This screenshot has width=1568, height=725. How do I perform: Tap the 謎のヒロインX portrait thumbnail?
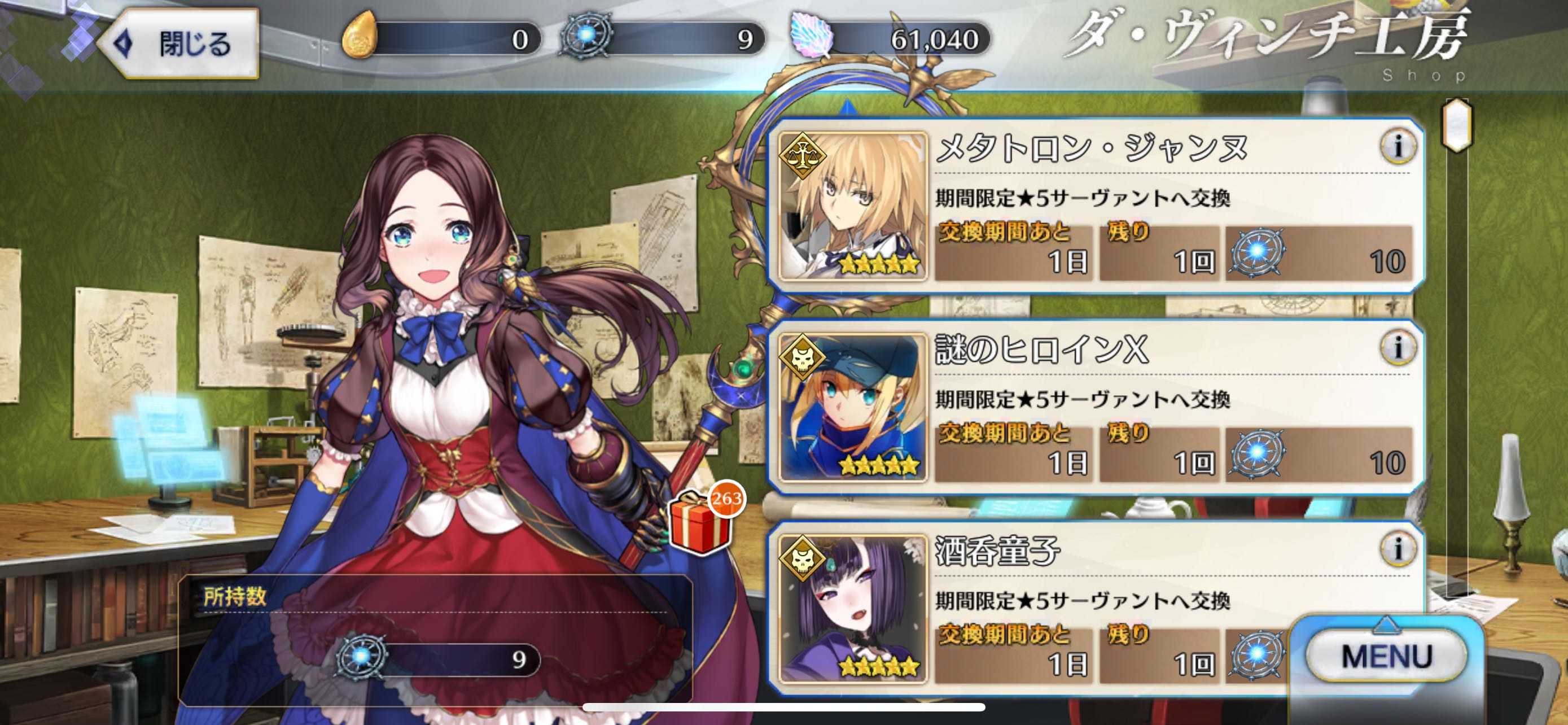[853, 408]
